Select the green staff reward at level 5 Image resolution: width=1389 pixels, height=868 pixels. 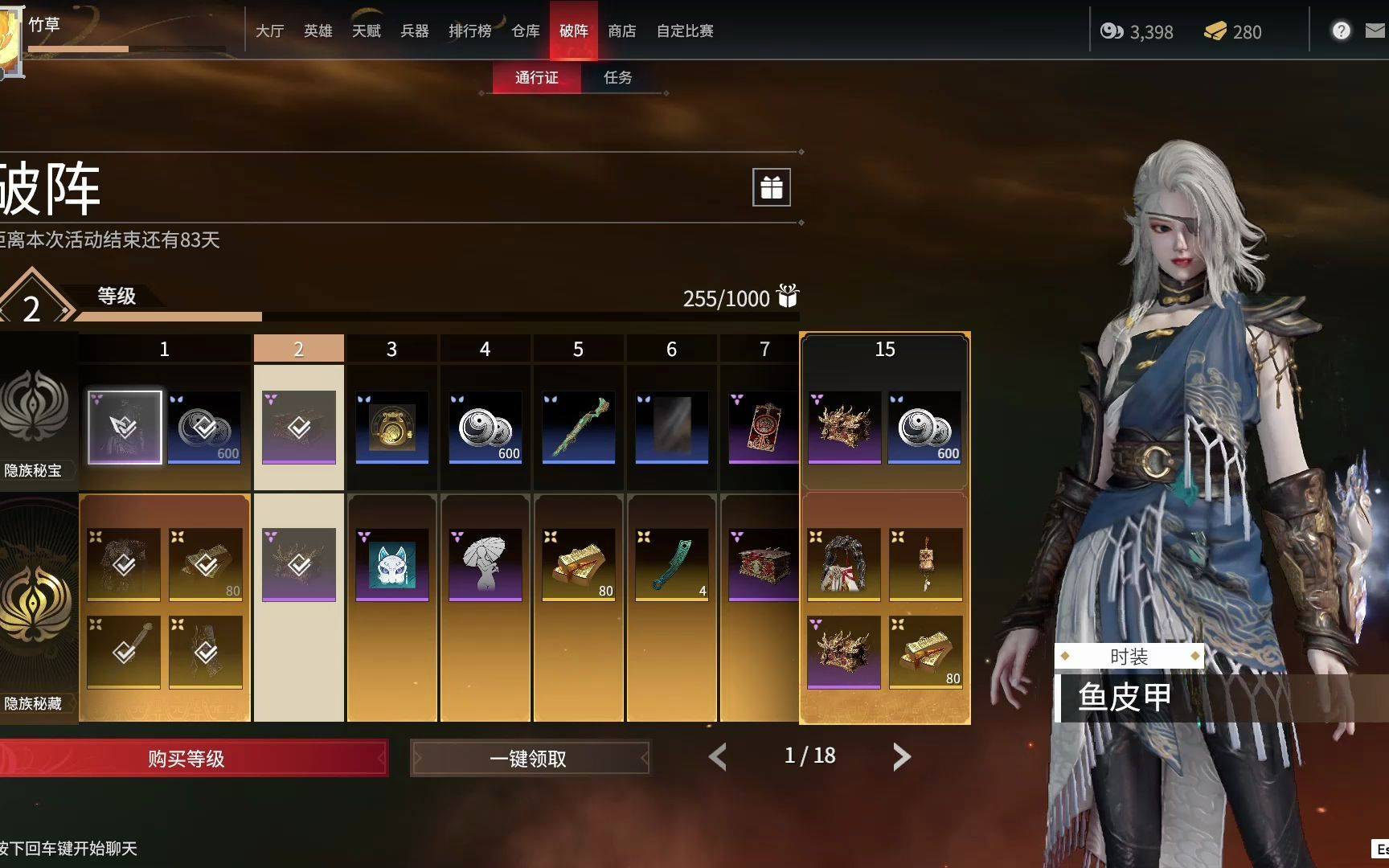tap(579, 427)
